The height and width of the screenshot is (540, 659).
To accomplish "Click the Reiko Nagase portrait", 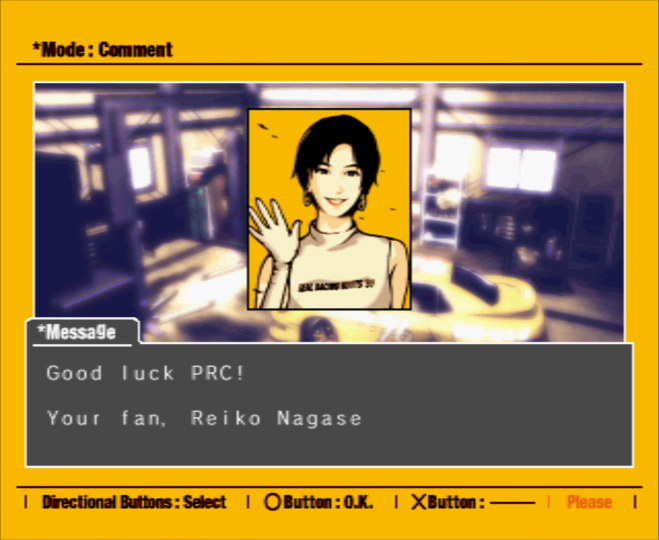I will pyautogui.click(x=329, y=209).
